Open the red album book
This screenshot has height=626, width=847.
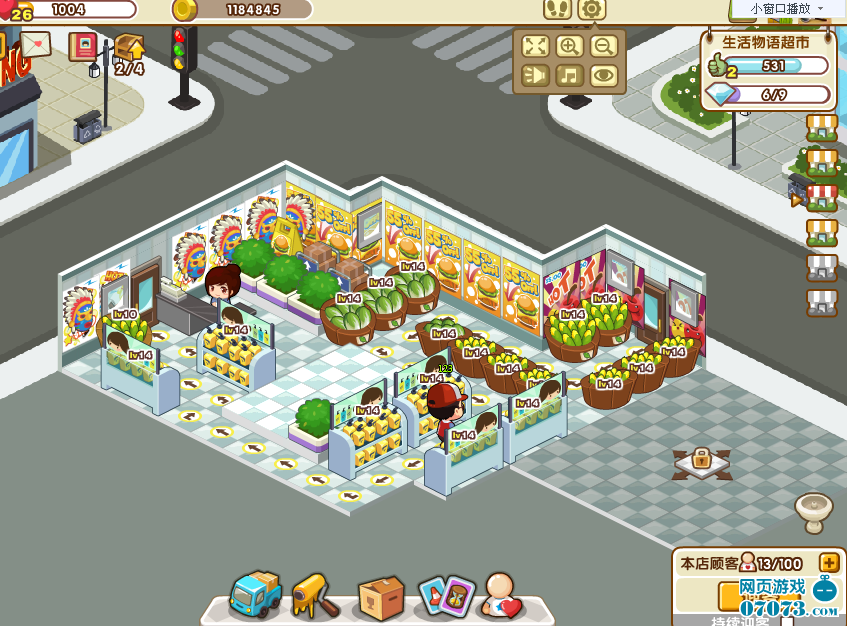[82, 46]
